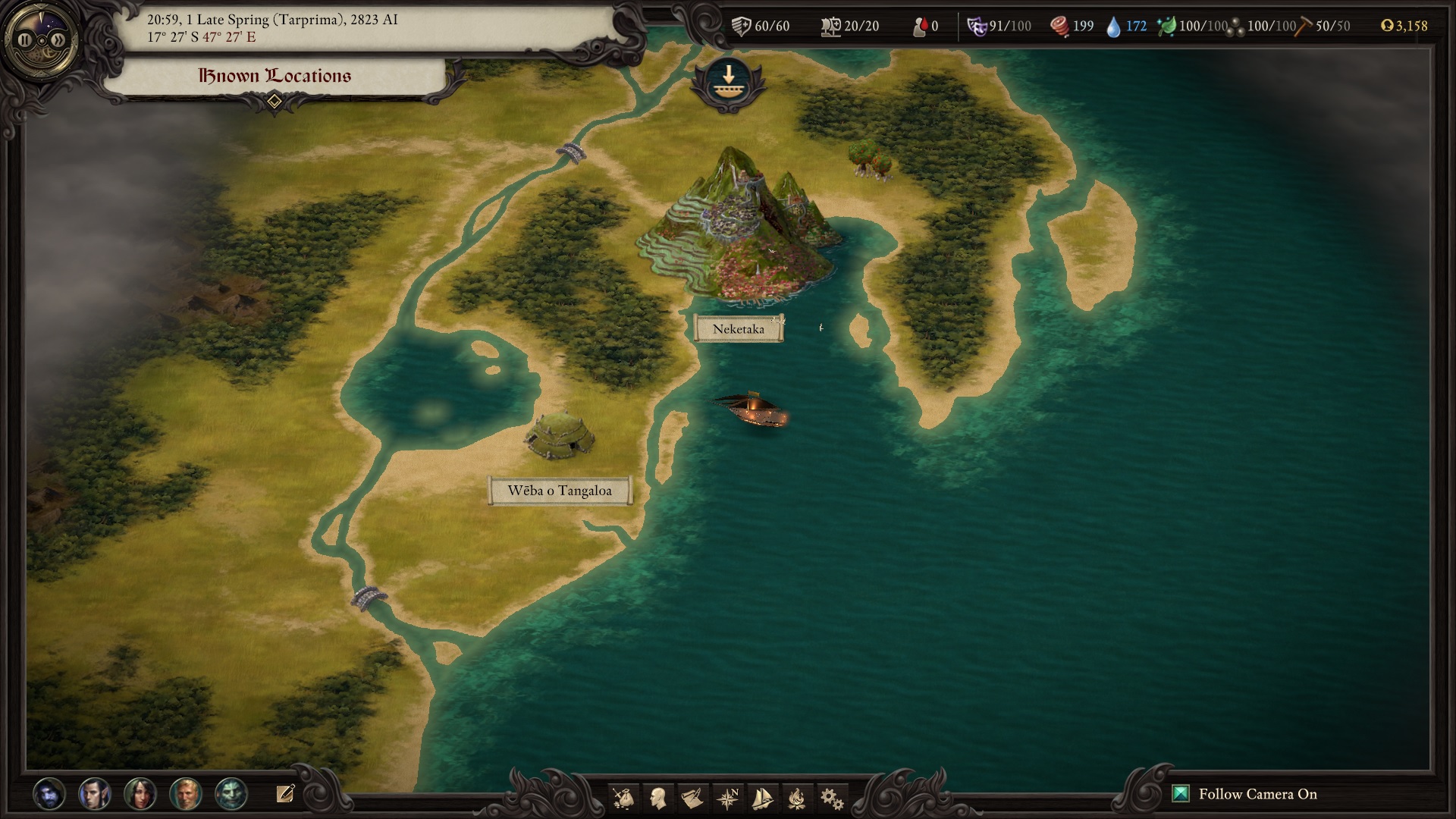Pause the game clock
The width and height of the screenshot is (1456, 819).
click(26, 40)
